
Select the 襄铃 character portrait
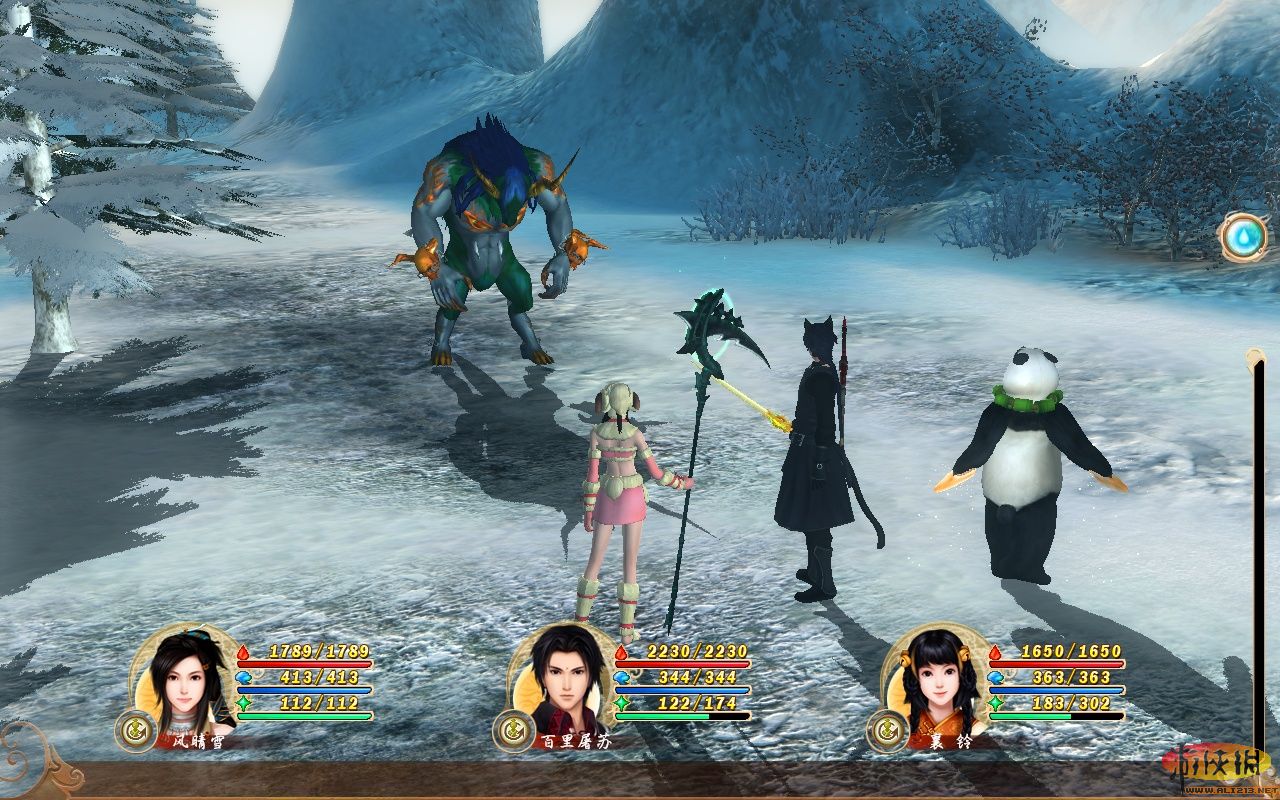929,675
